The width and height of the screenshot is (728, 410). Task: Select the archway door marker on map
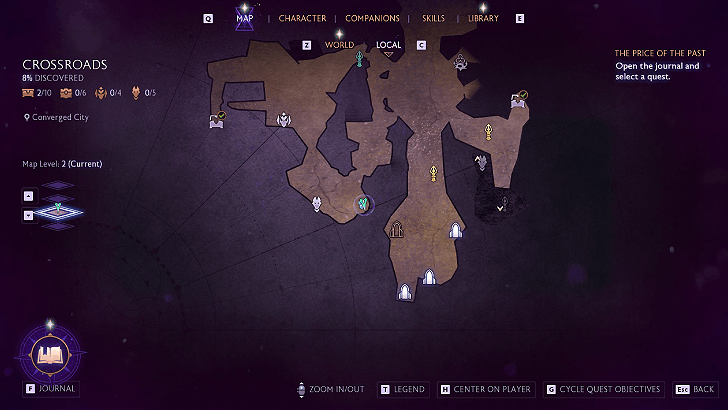[397, 229]
